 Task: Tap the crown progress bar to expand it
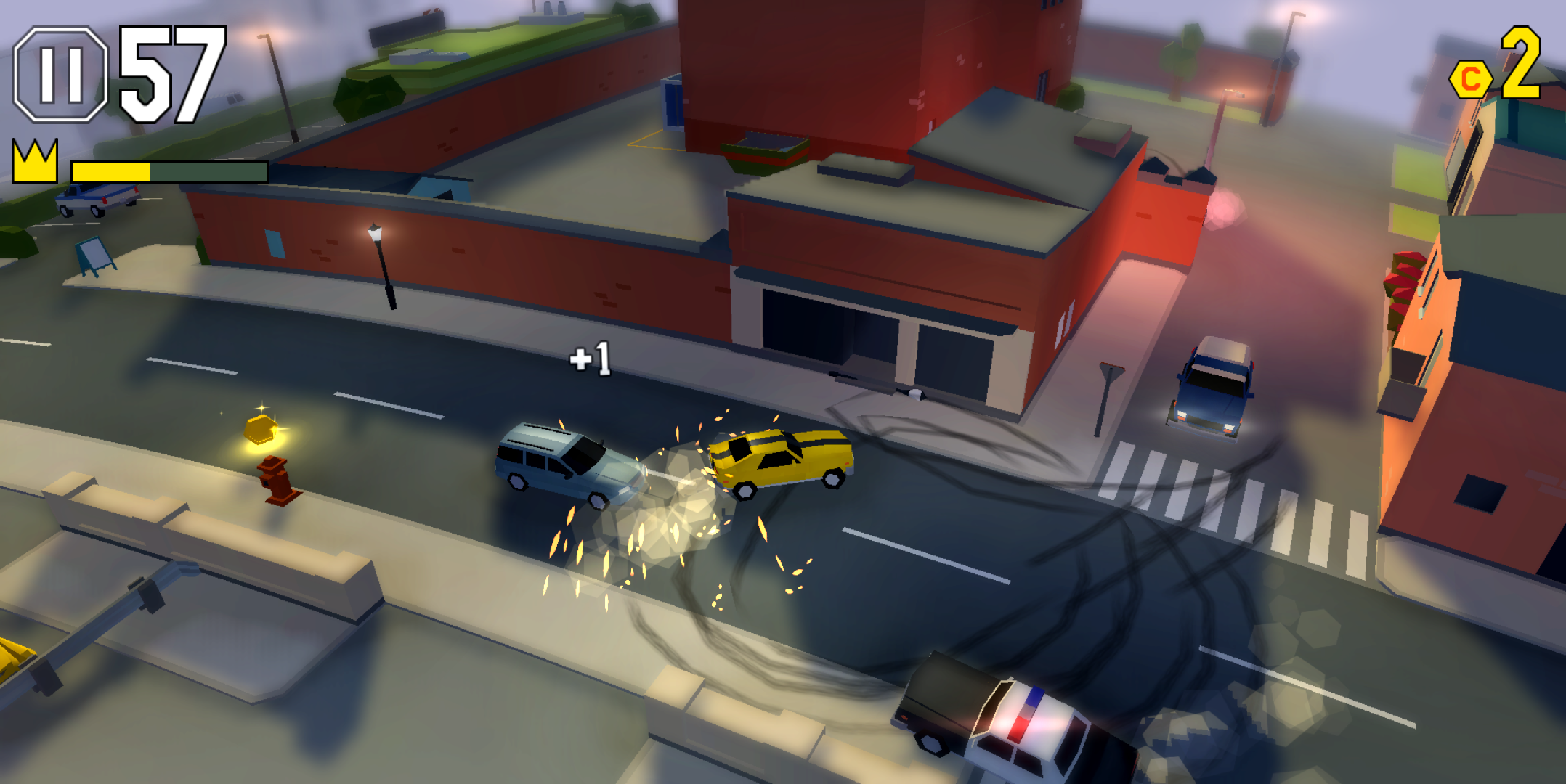point(167,172)
